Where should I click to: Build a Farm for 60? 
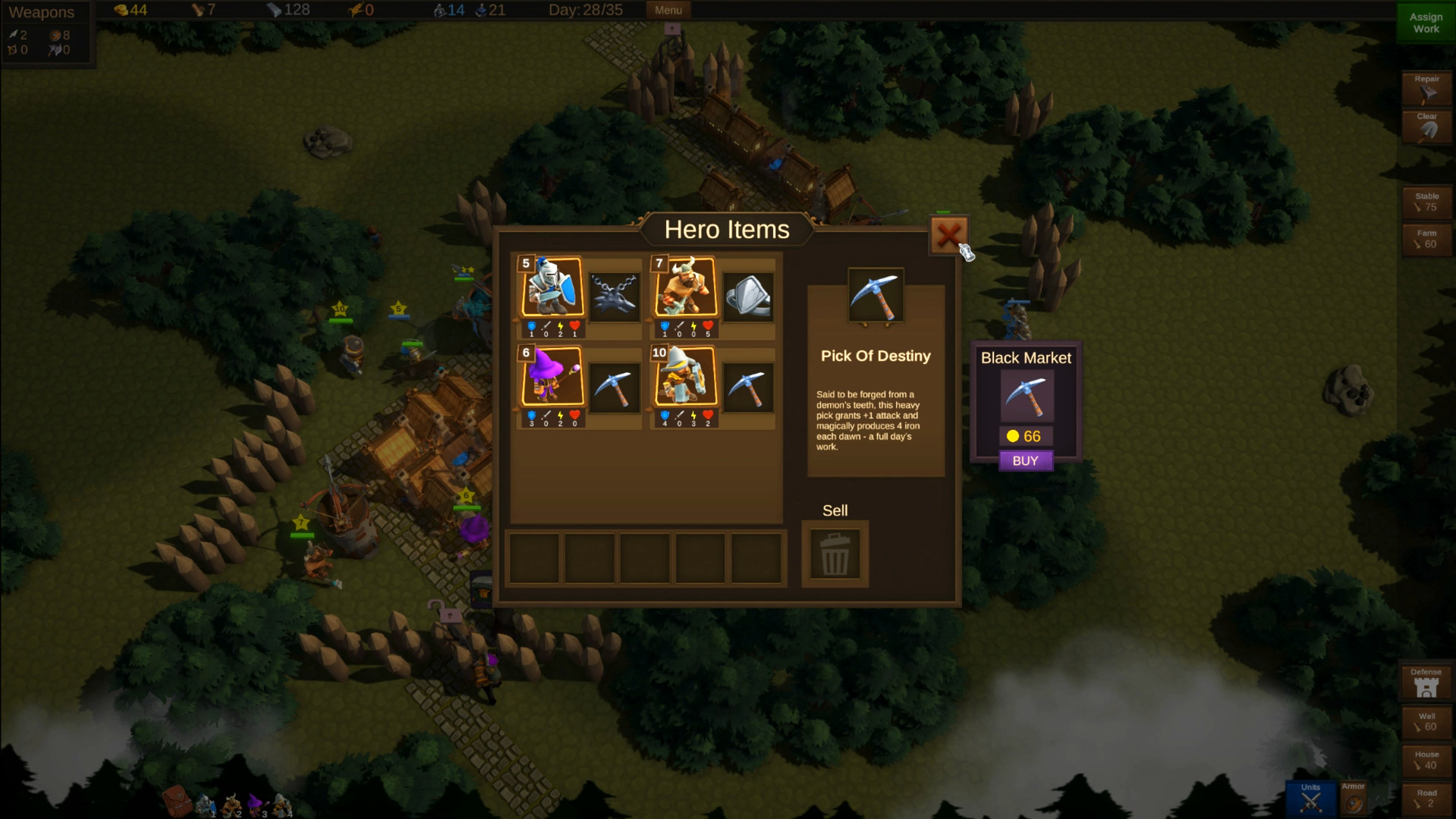(1426, 240)
